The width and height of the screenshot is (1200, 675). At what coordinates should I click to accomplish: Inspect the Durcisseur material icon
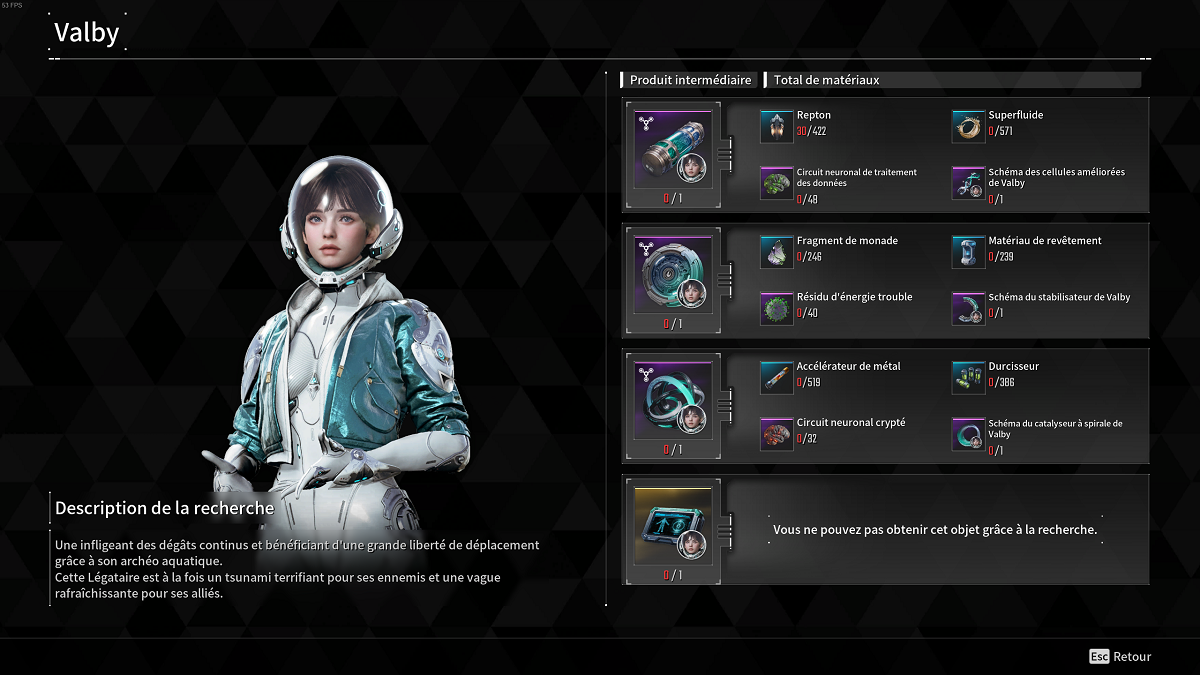click(x=968, y=377)
